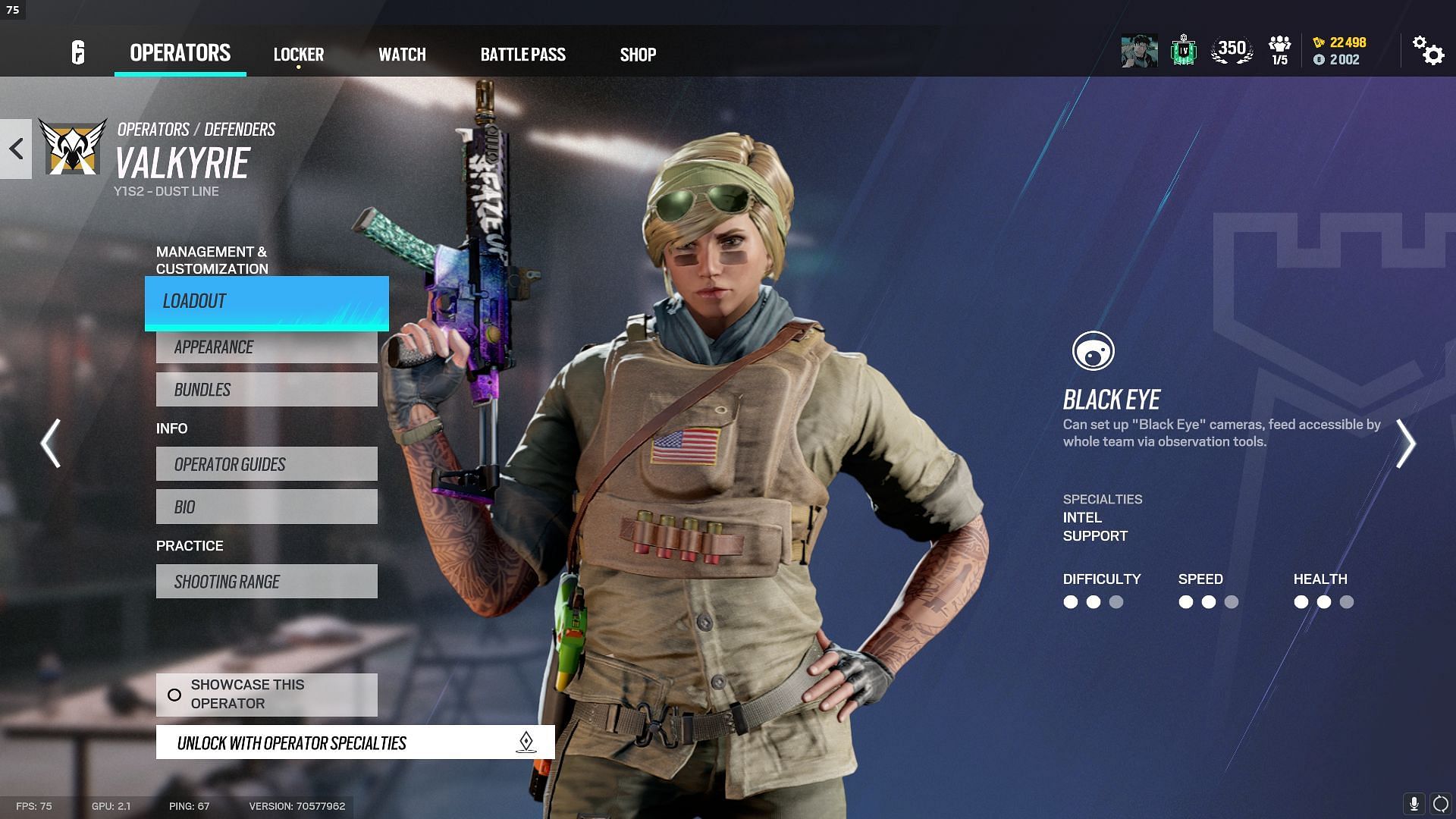Image resolution: width=1456 pixels, height=819 pixels.
Task: Read Valkyrie's Bio
Action: coord(266,507)
